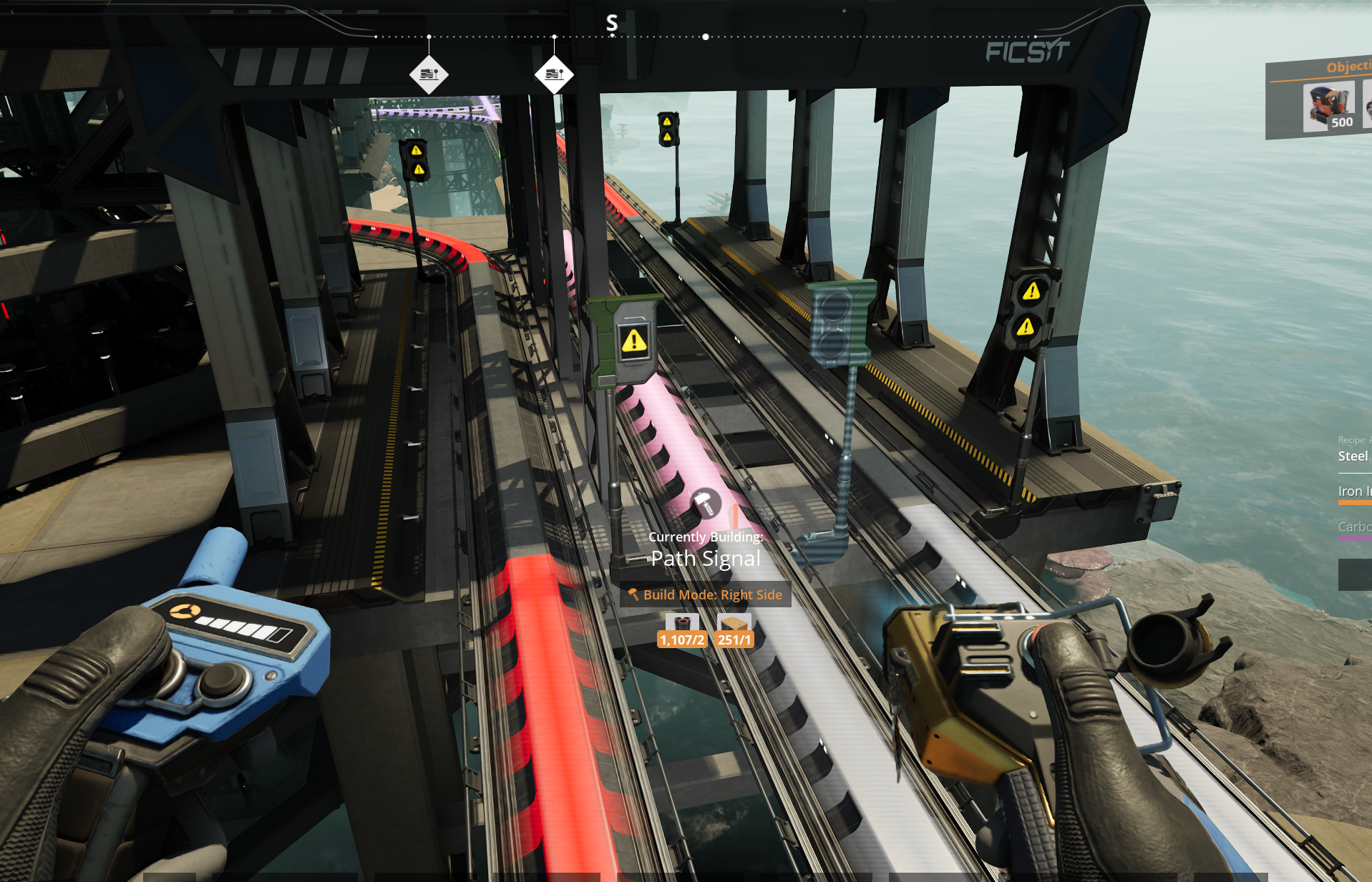Open the Objectives panel header
Screen dimensions: 1372x882
pos(1347,67)
